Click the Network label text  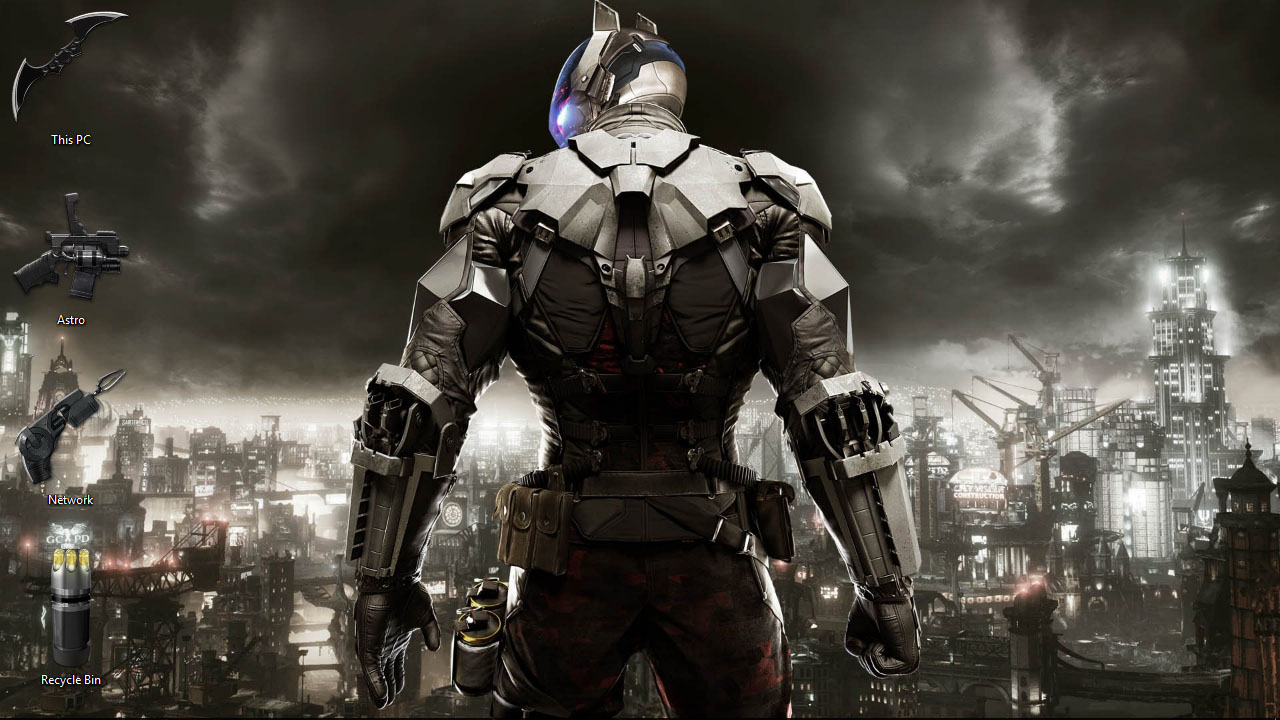coord(69,500)
